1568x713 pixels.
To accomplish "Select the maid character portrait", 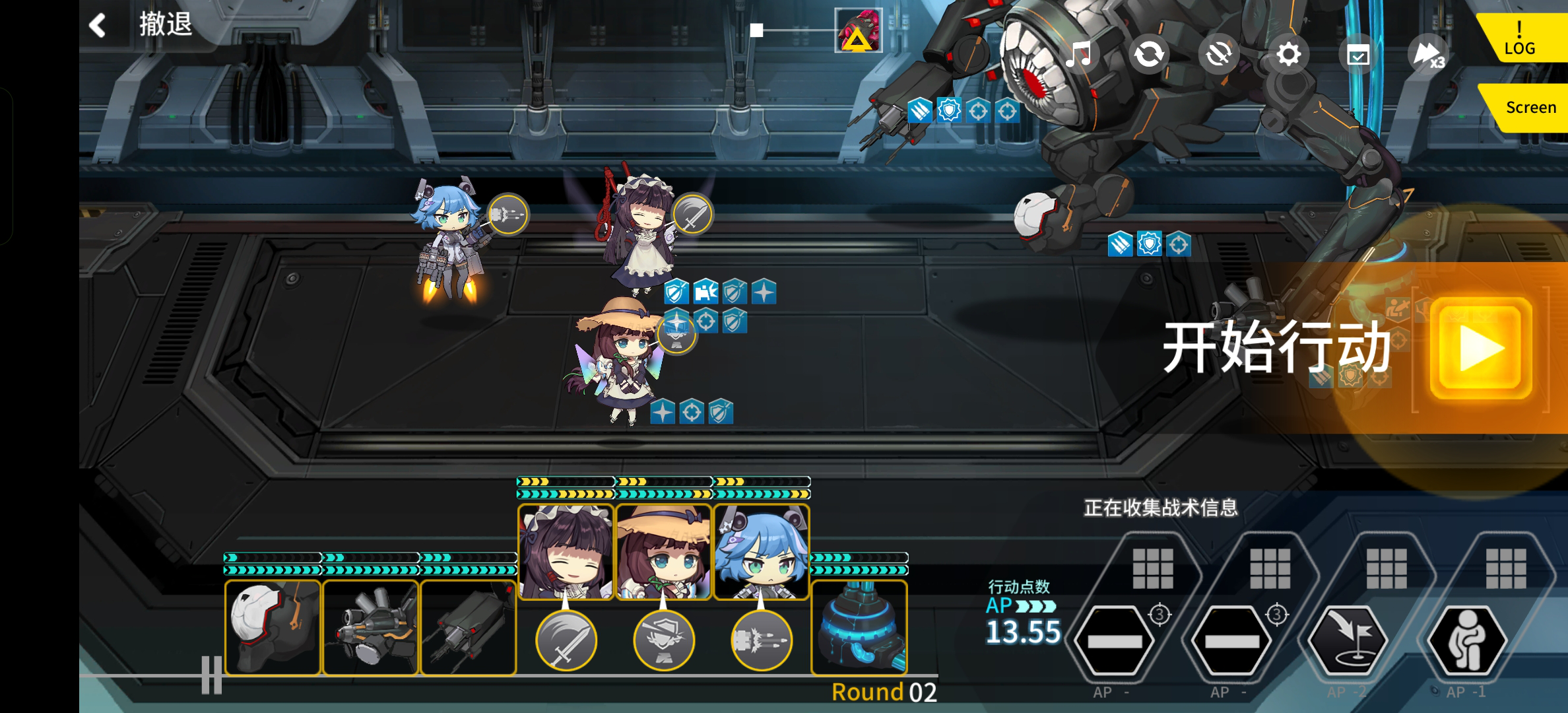I will pos(566,552).
